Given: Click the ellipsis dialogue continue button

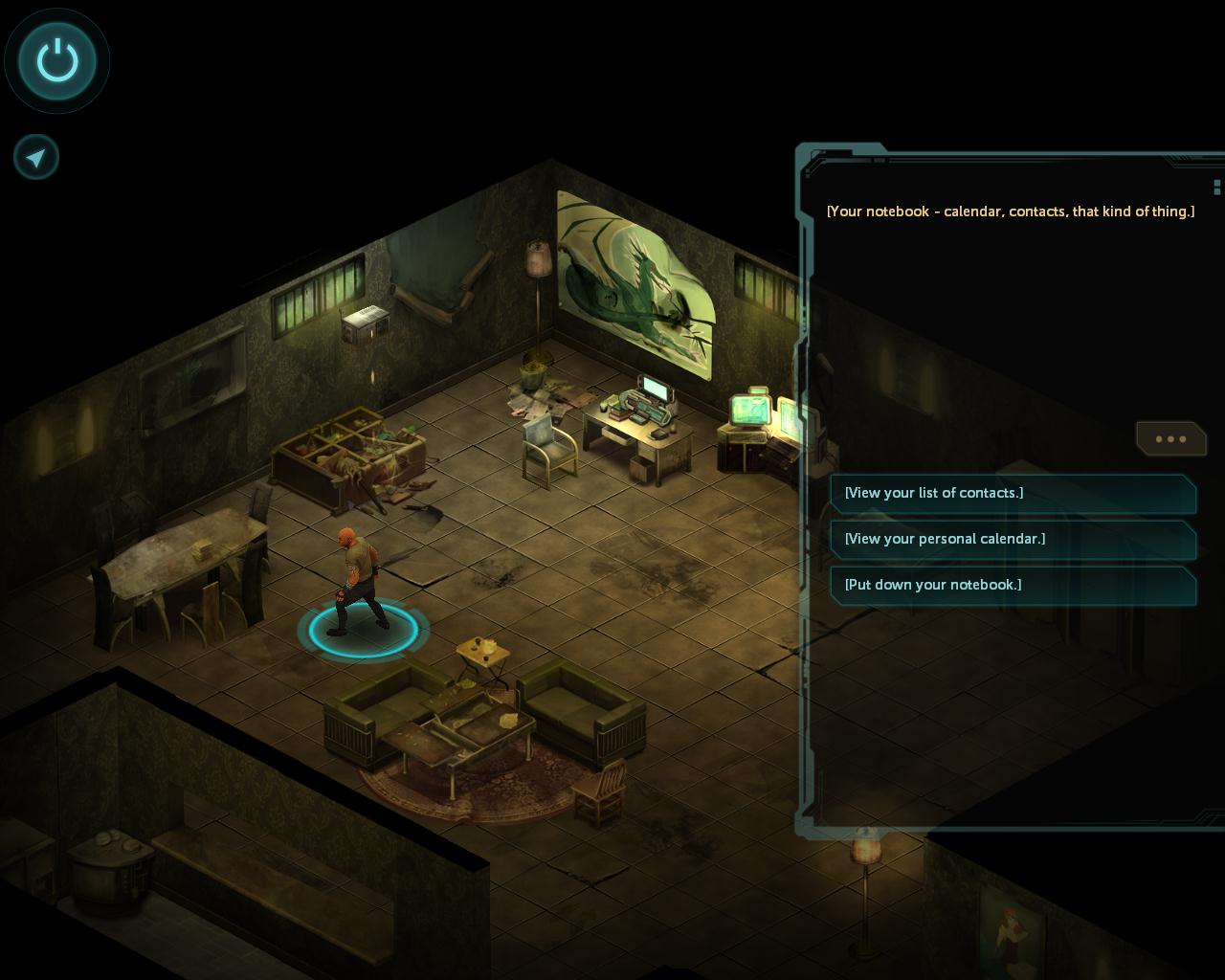Looking at the screenshot, I should 1170,439.
